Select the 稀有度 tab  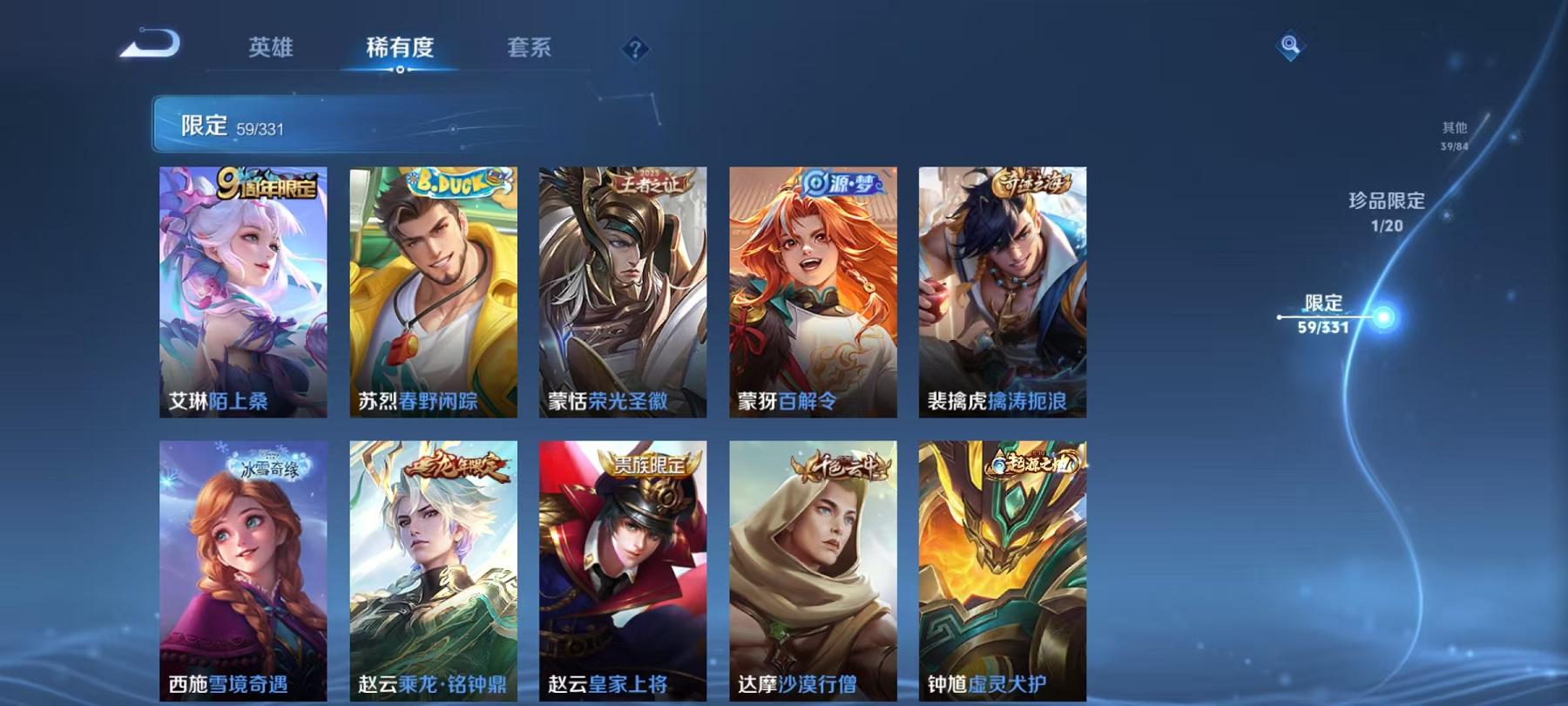[x=400, y=49]
